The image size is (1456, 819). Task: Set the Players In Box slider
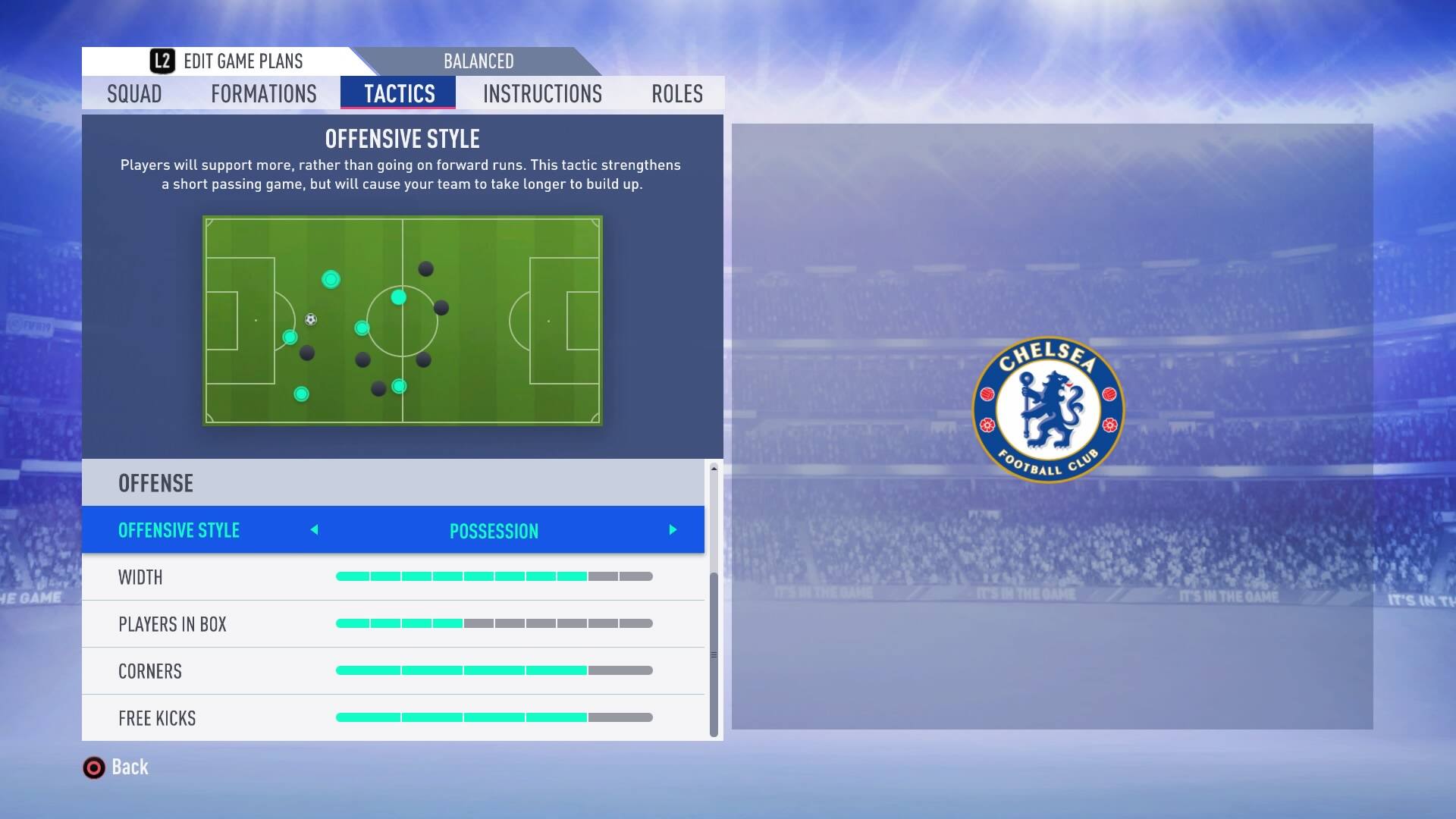pos(494,624)
